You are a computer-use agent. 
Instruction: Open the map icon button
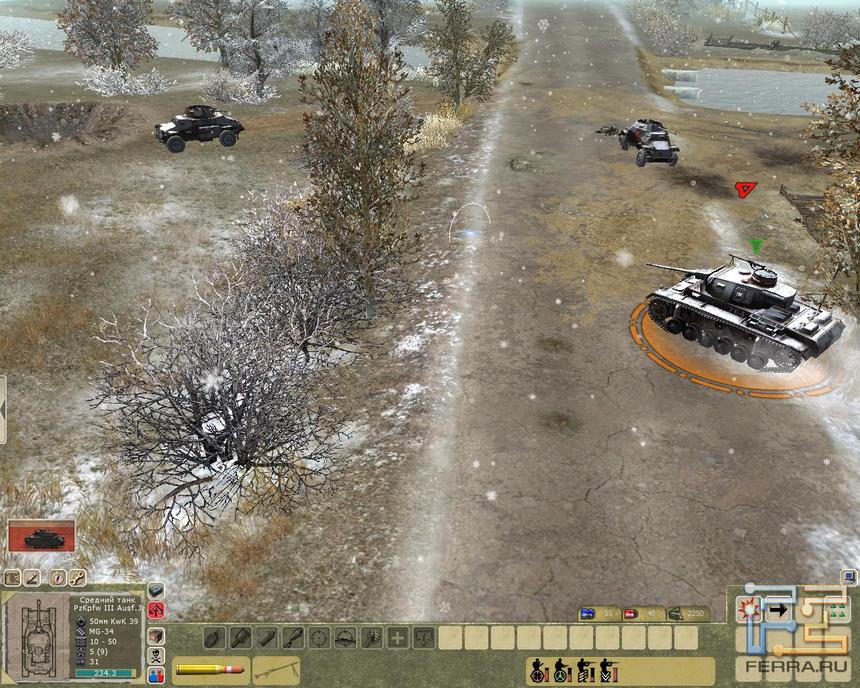tap(13, 577)
